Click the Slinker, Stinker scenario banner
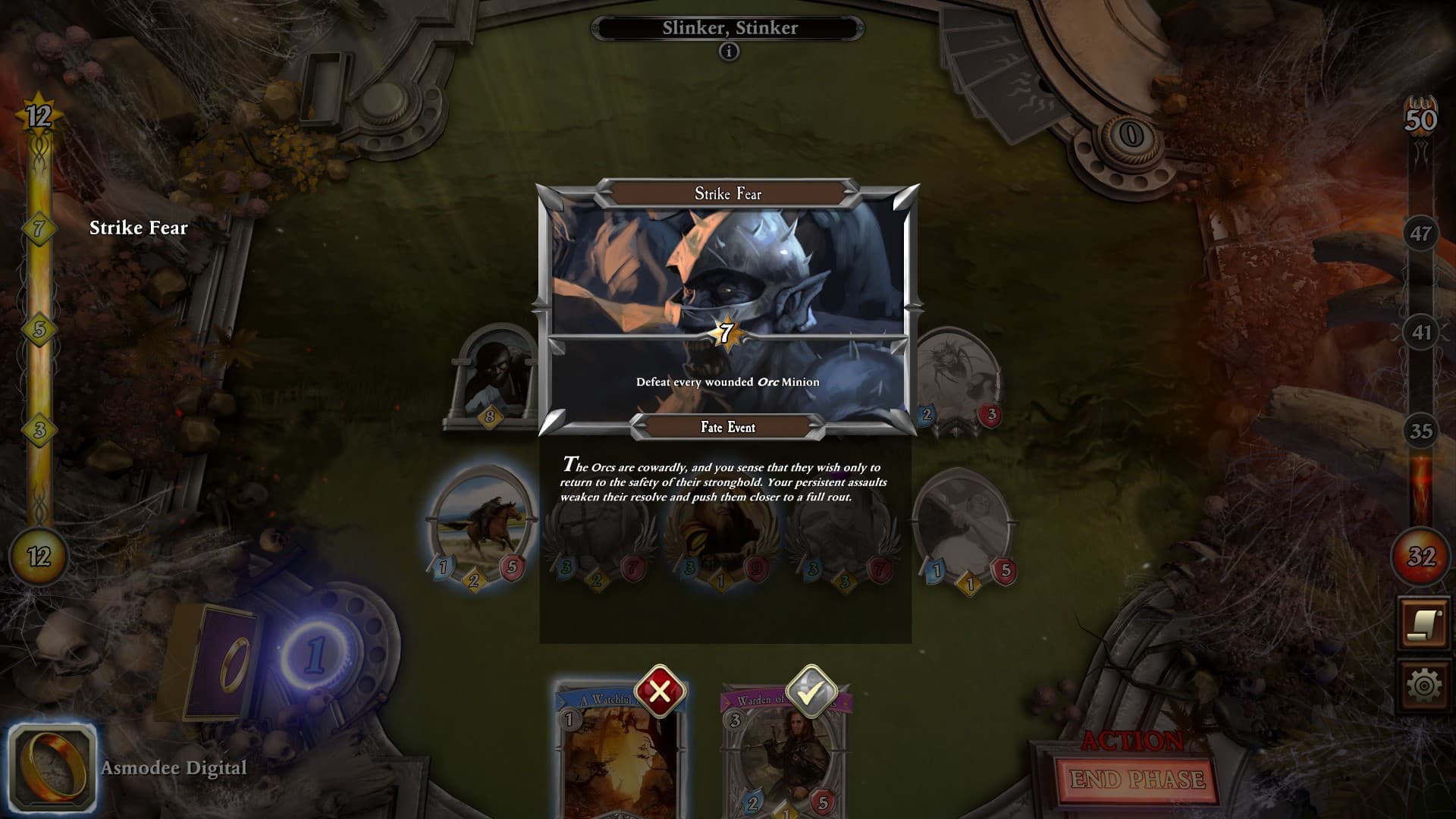The image size is (1456, 819). pyautogui.click(x=730, y=27)
